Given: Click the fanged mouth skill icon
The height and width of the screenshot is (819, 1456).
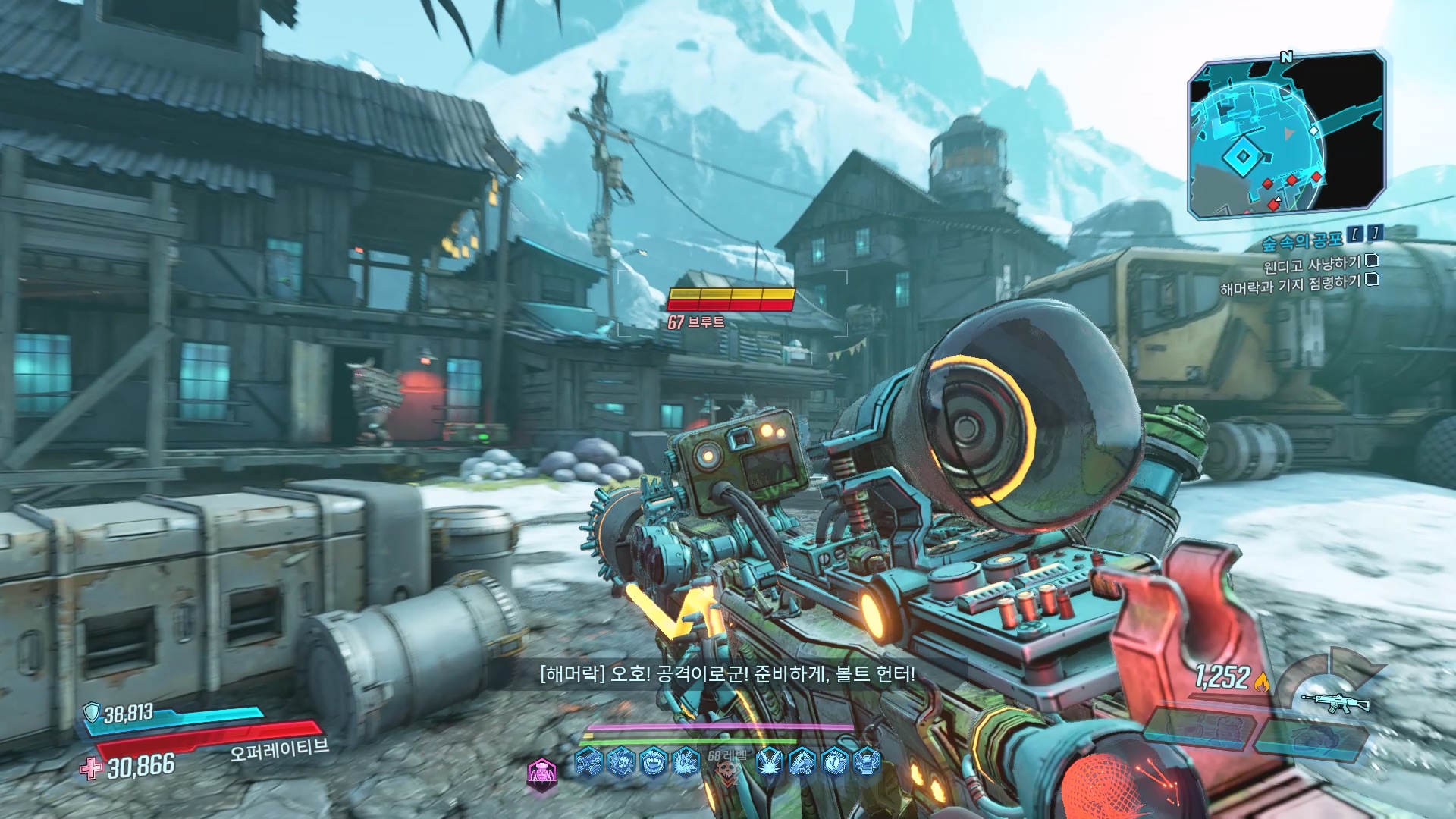Looking at the screenshot, I should coord(654,761).
